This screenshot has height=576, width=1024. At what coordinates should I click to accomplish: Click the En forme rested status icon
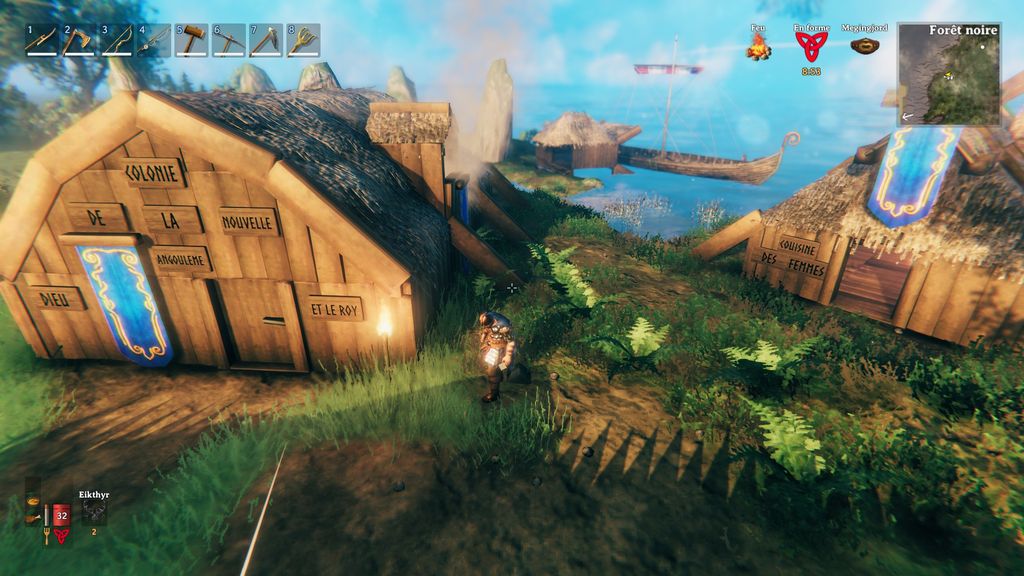tap(811, 46)
